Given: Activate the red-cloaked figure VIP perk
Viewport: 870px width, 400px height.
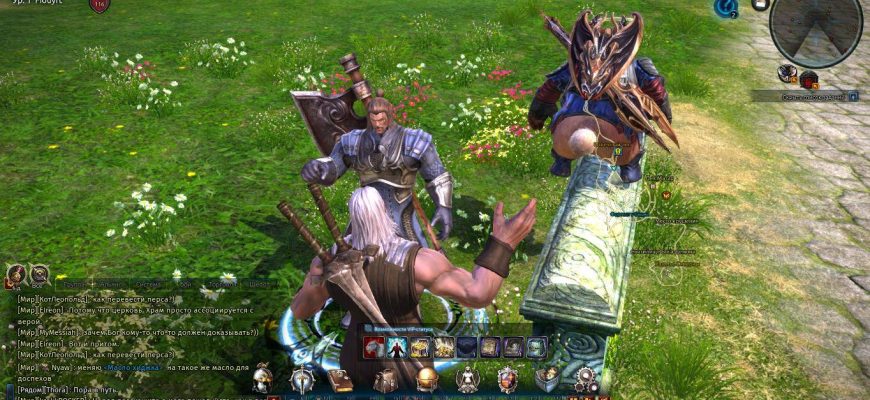Looking at the screenshot, I should point(396,347).
